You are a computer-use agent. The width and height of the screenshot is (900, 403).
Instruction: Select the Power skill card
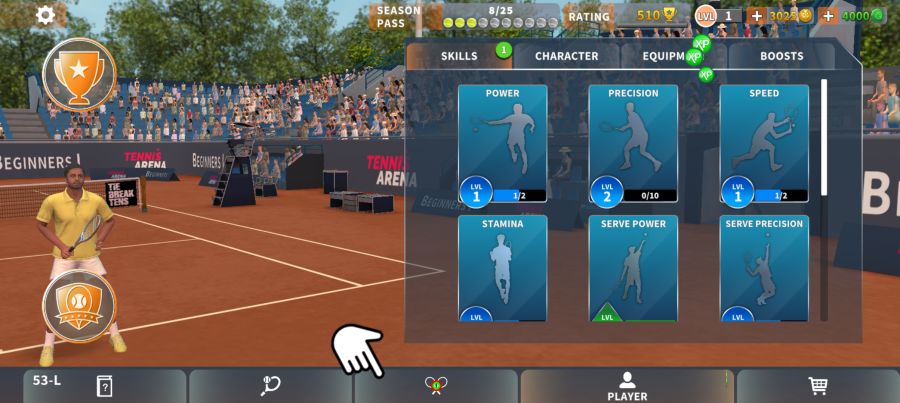point(502,144)
